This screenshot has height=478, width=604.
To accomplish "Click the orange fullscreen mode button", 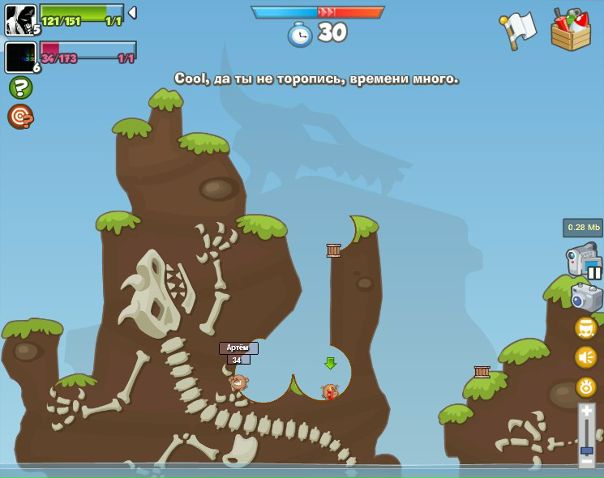I will (585, 328).
